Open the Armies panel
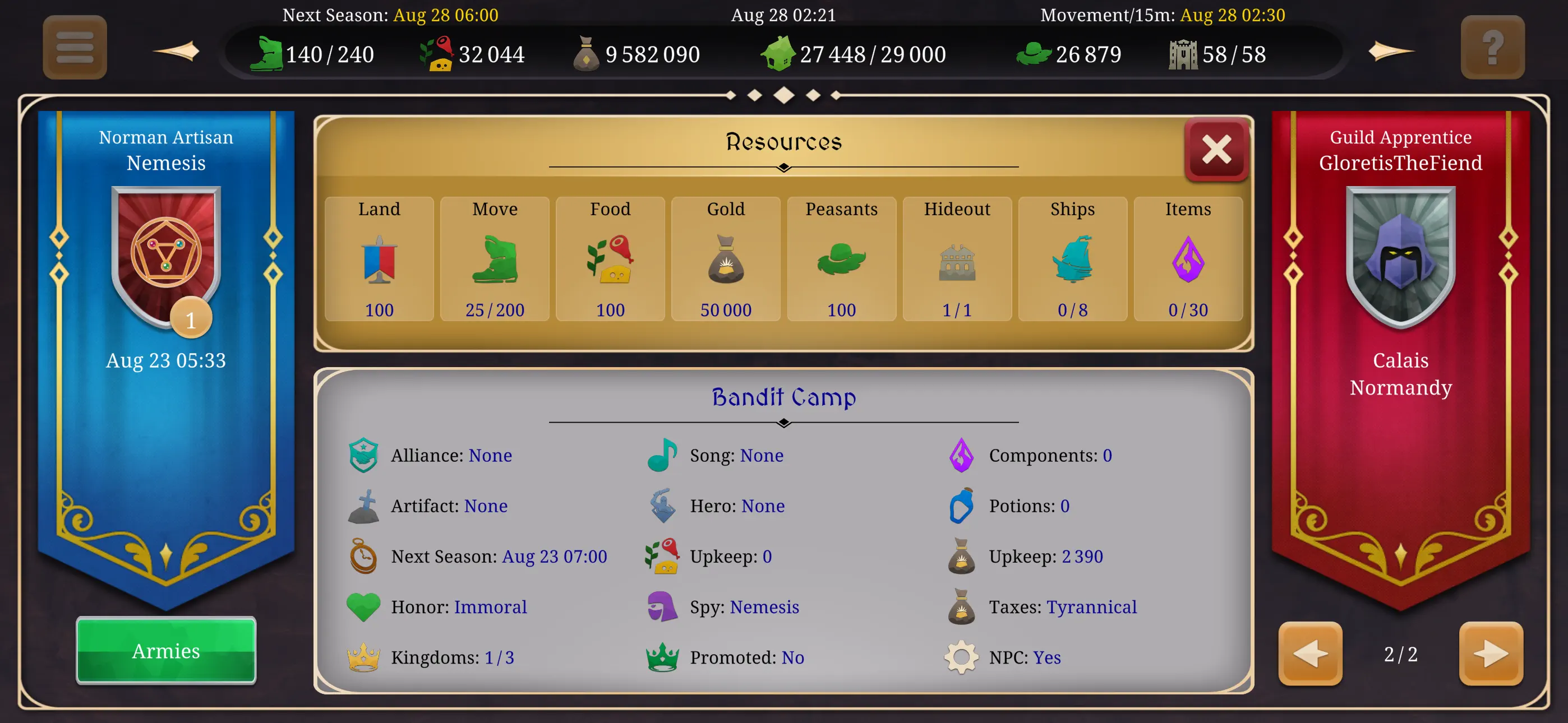 165,651
